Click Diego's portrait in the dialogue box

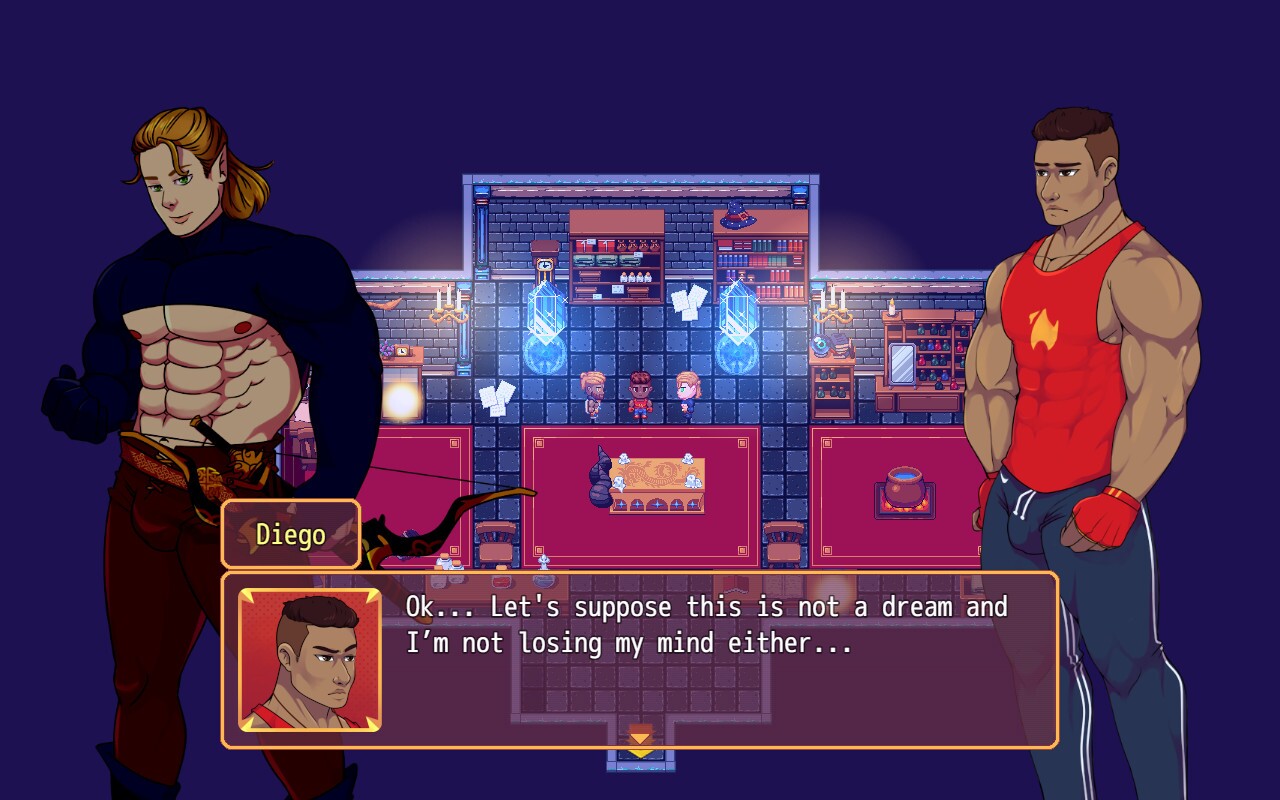click(310, 660)
